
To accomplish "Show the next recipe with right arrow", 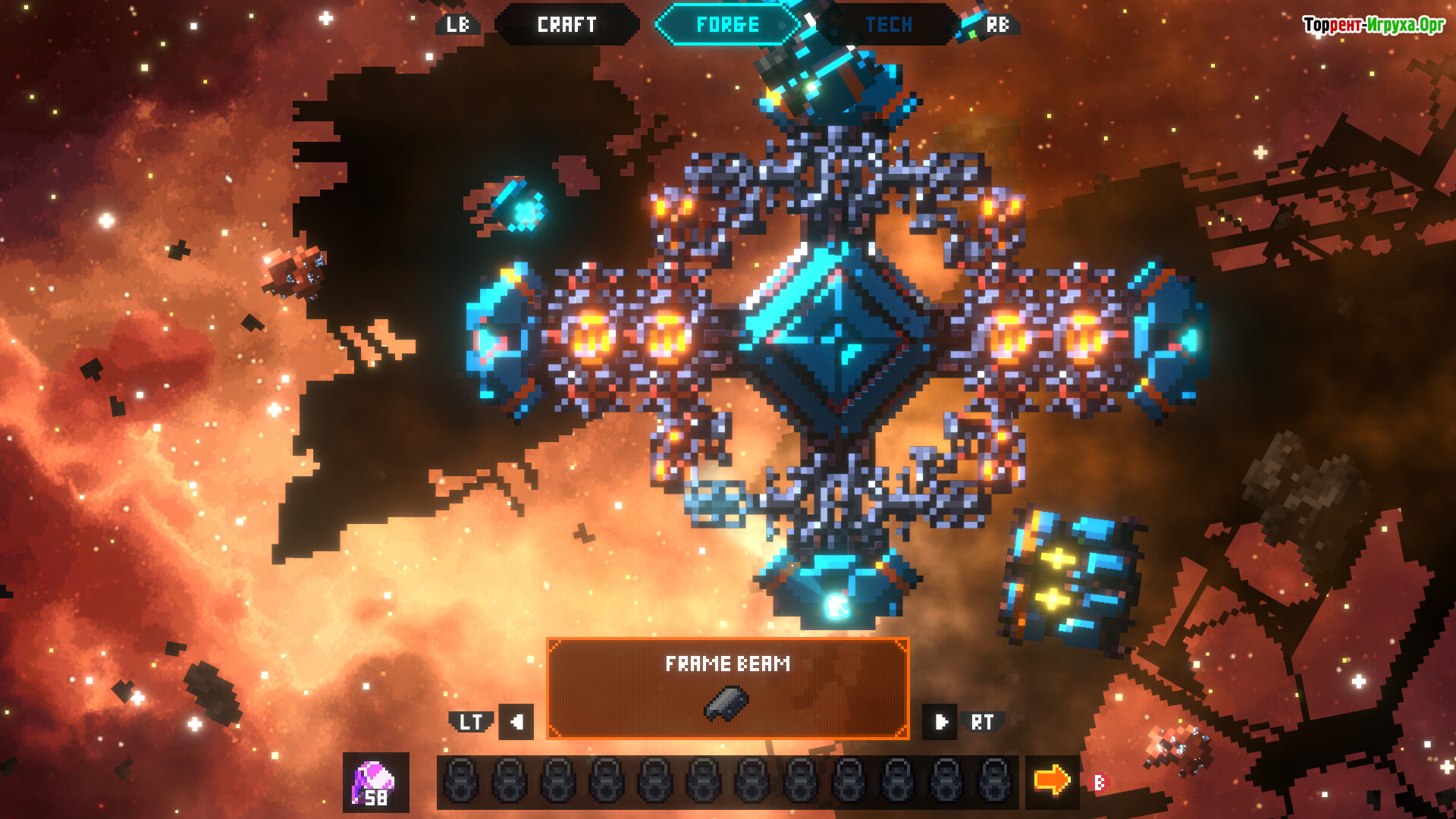I will point(940,722).
